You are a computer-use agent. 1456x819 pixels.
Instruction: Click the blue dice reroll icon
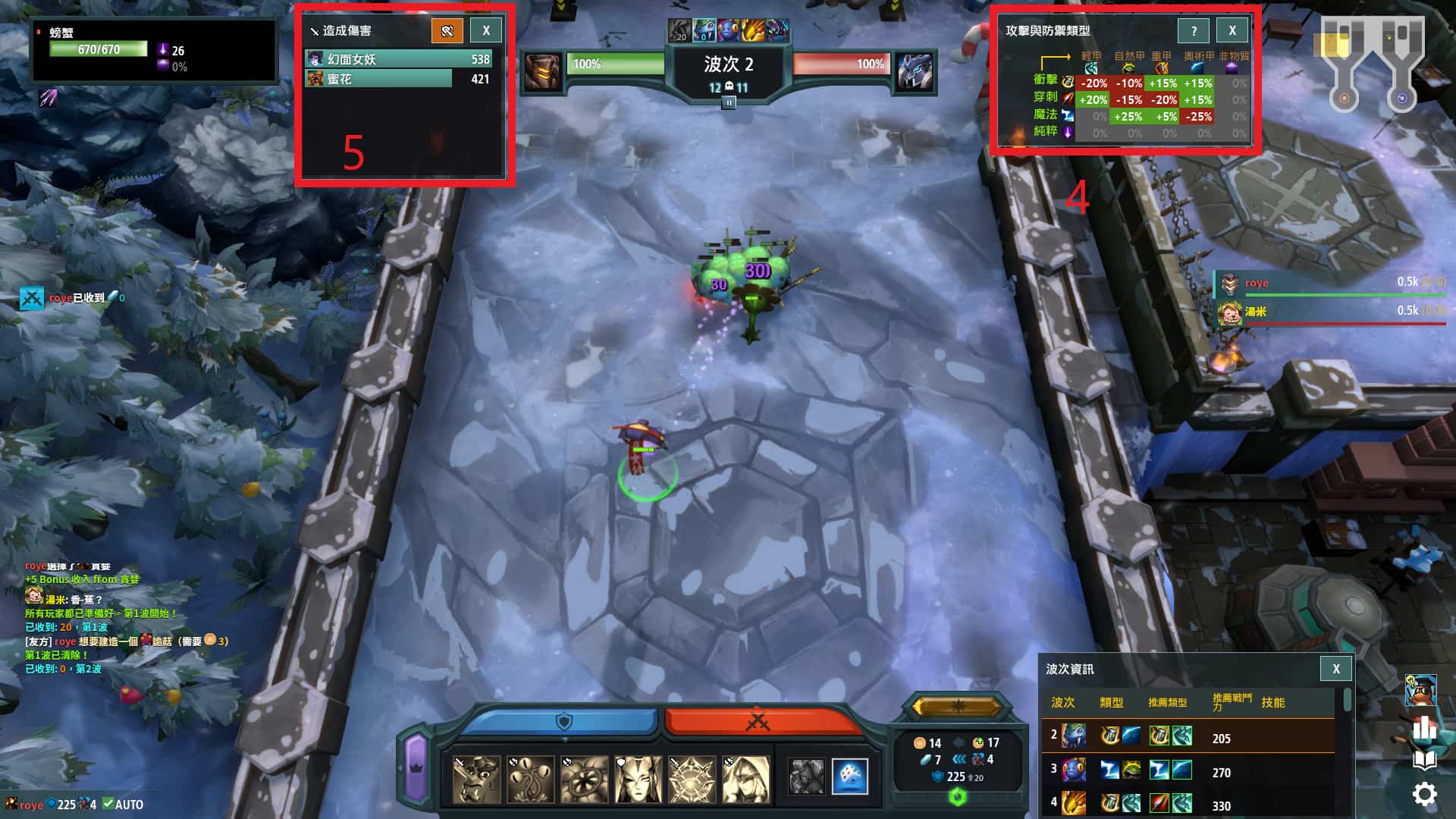tap(849, 777)
